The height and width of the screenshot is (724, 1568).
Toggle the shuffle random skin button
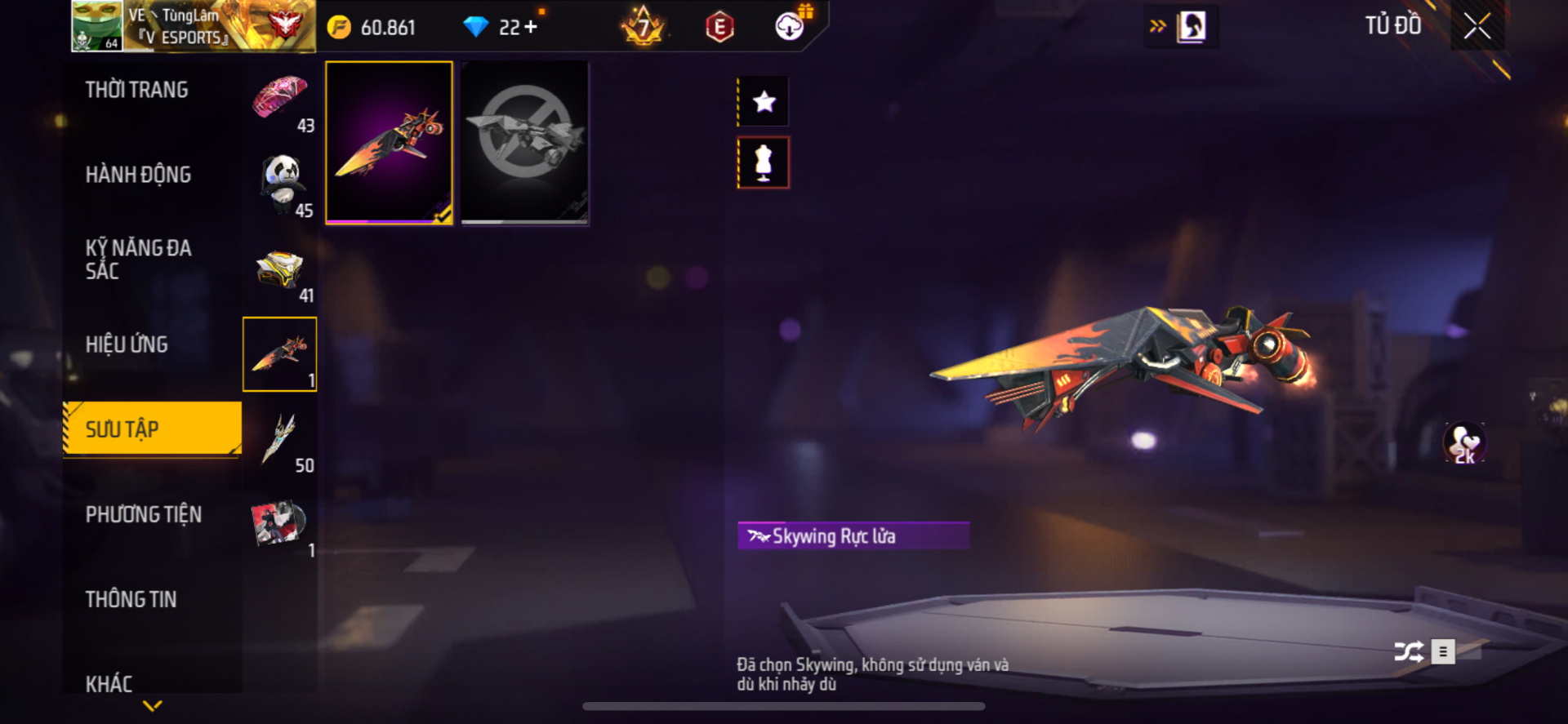(x=1409, y=651)
